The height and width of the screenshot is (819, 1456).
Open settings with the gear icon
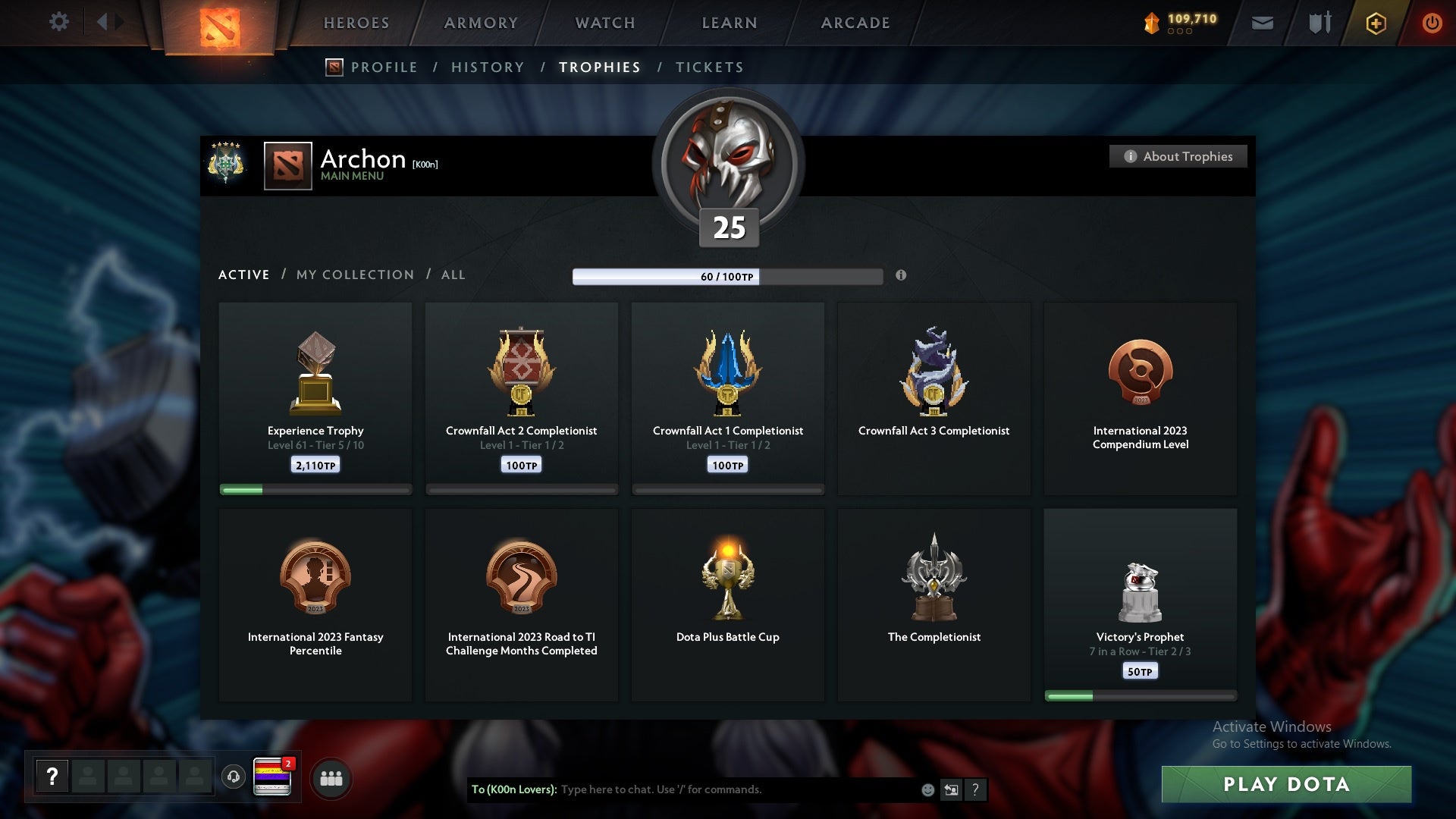click(x=59, y=22)
